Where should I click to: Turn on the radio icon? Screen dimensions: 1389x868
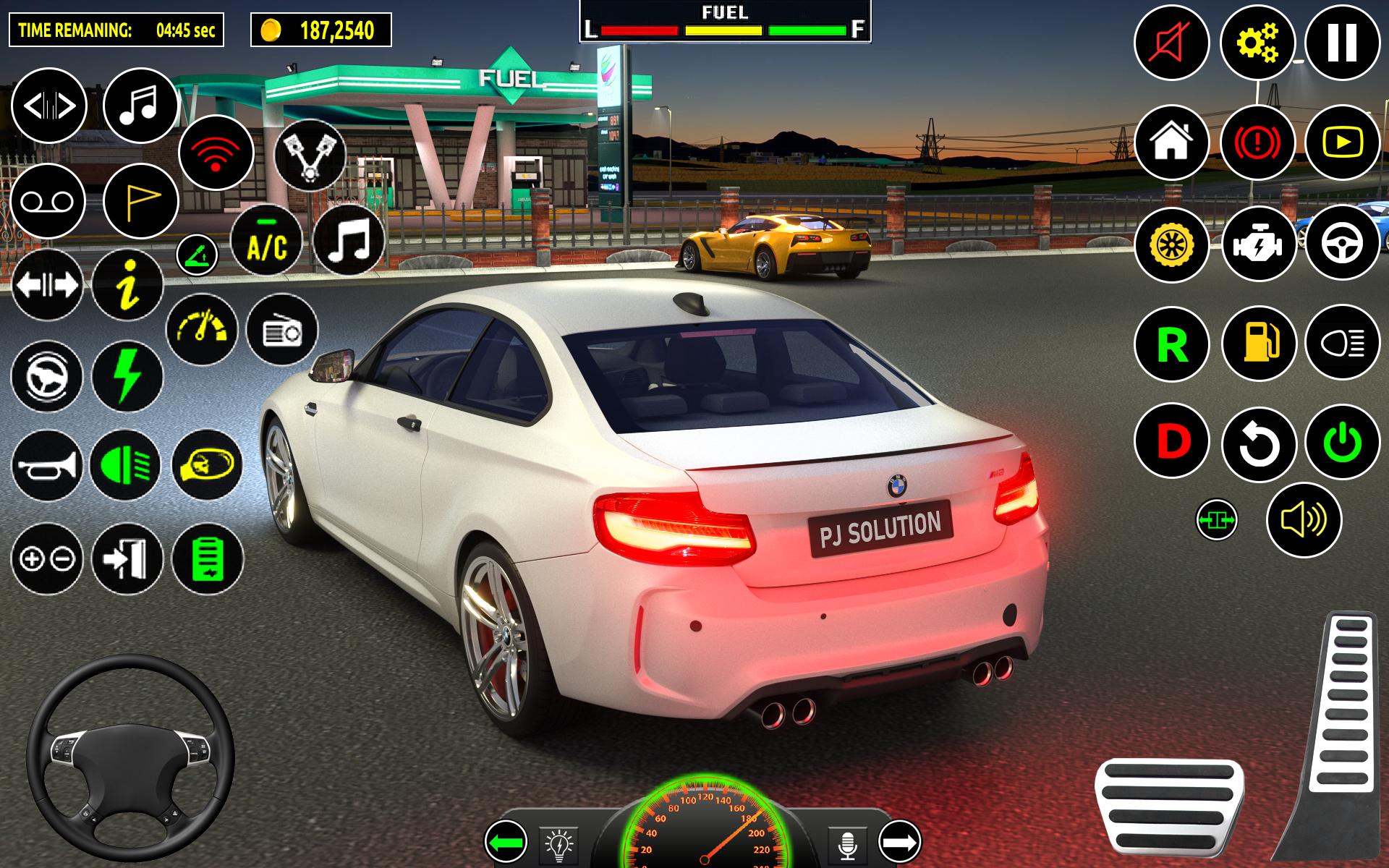click(x=282, y=330)
